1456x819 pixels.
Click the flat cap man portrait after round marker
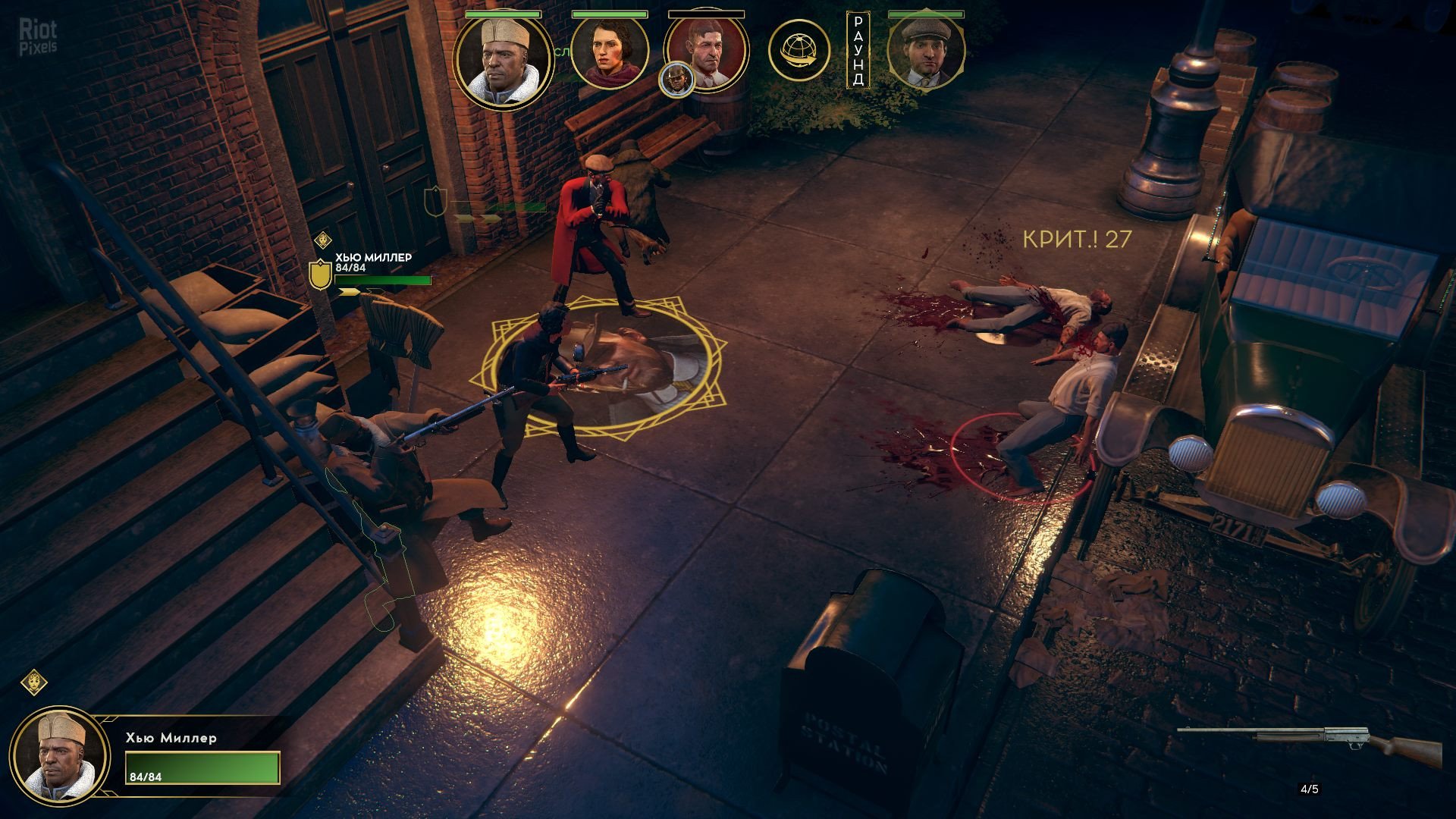[x=926, y=53]
